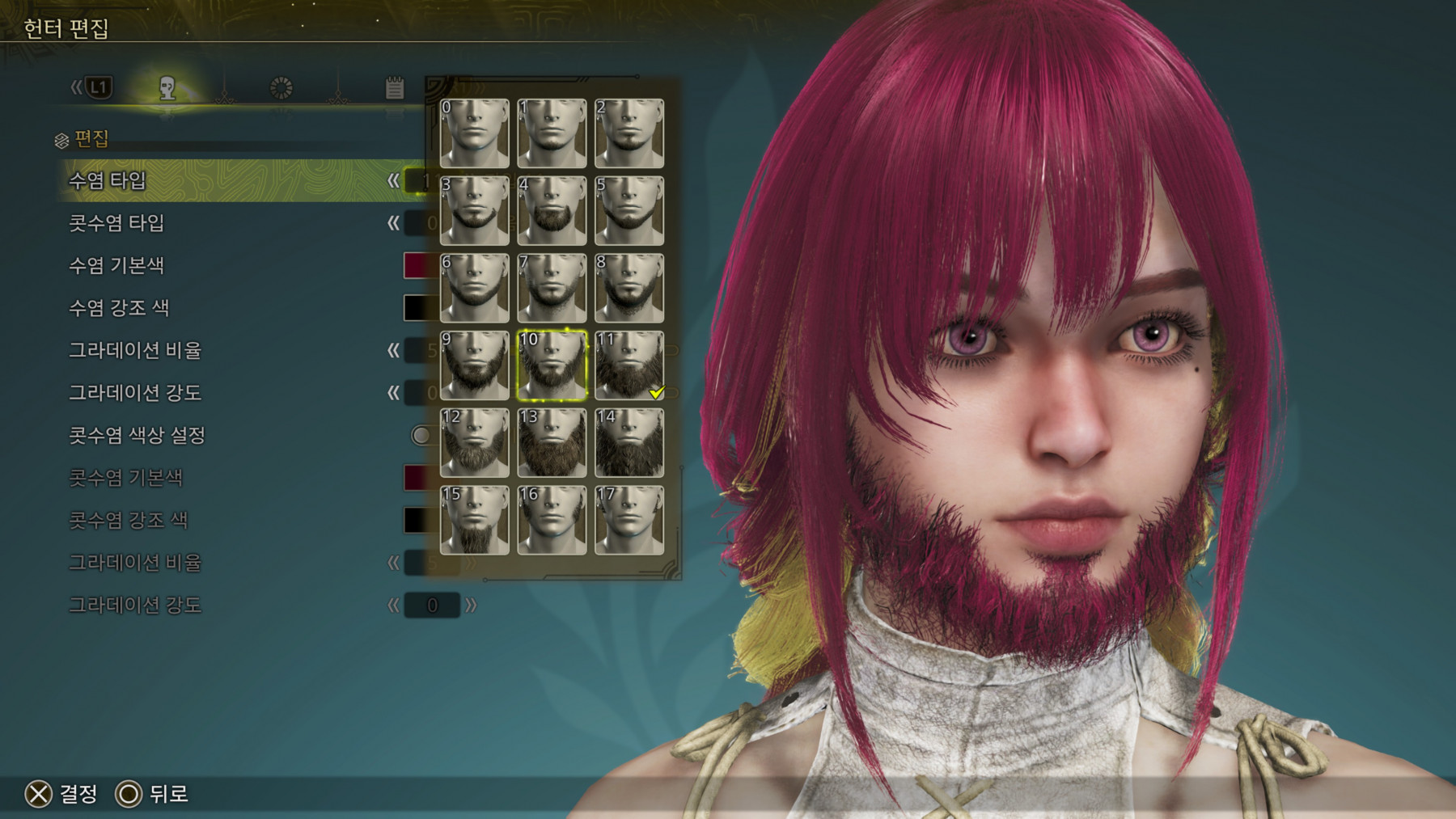Choose the checkmarked beard style 11
Image resolution: width=1456 pixels, height=819 pixels.
point(629,365)
